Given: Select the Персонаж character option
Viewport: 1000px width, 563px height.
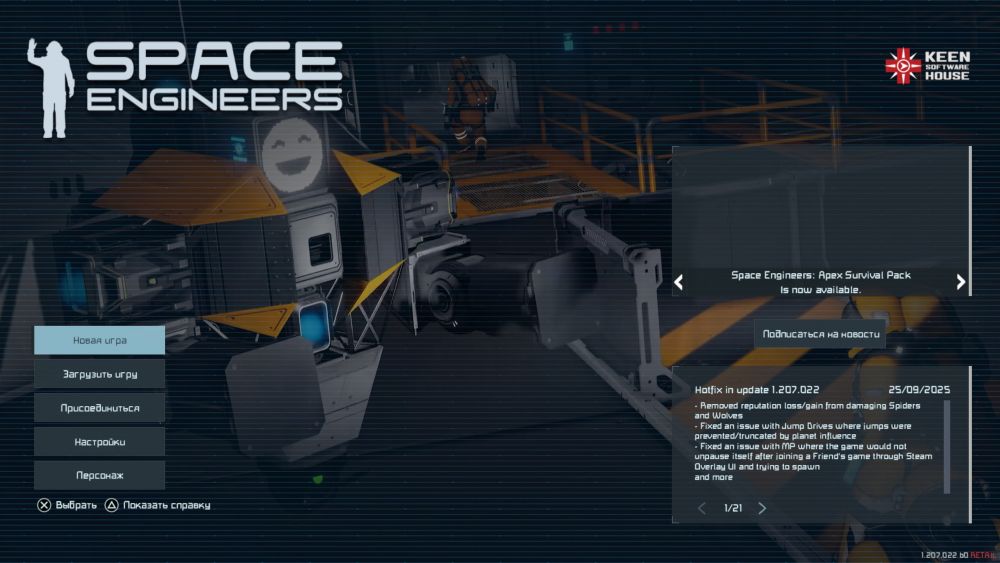Looking at the screenshot, I should (99, 475).
